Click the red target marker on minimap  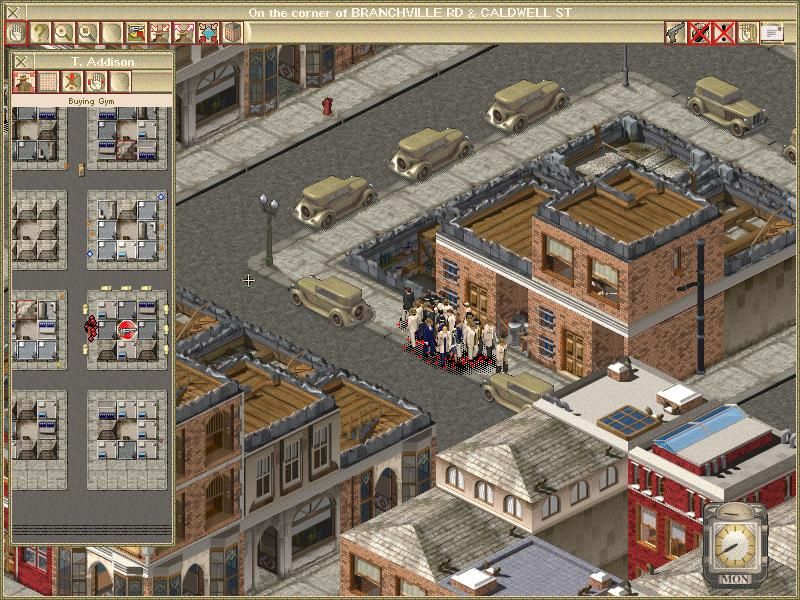click(x=126, y=328)
